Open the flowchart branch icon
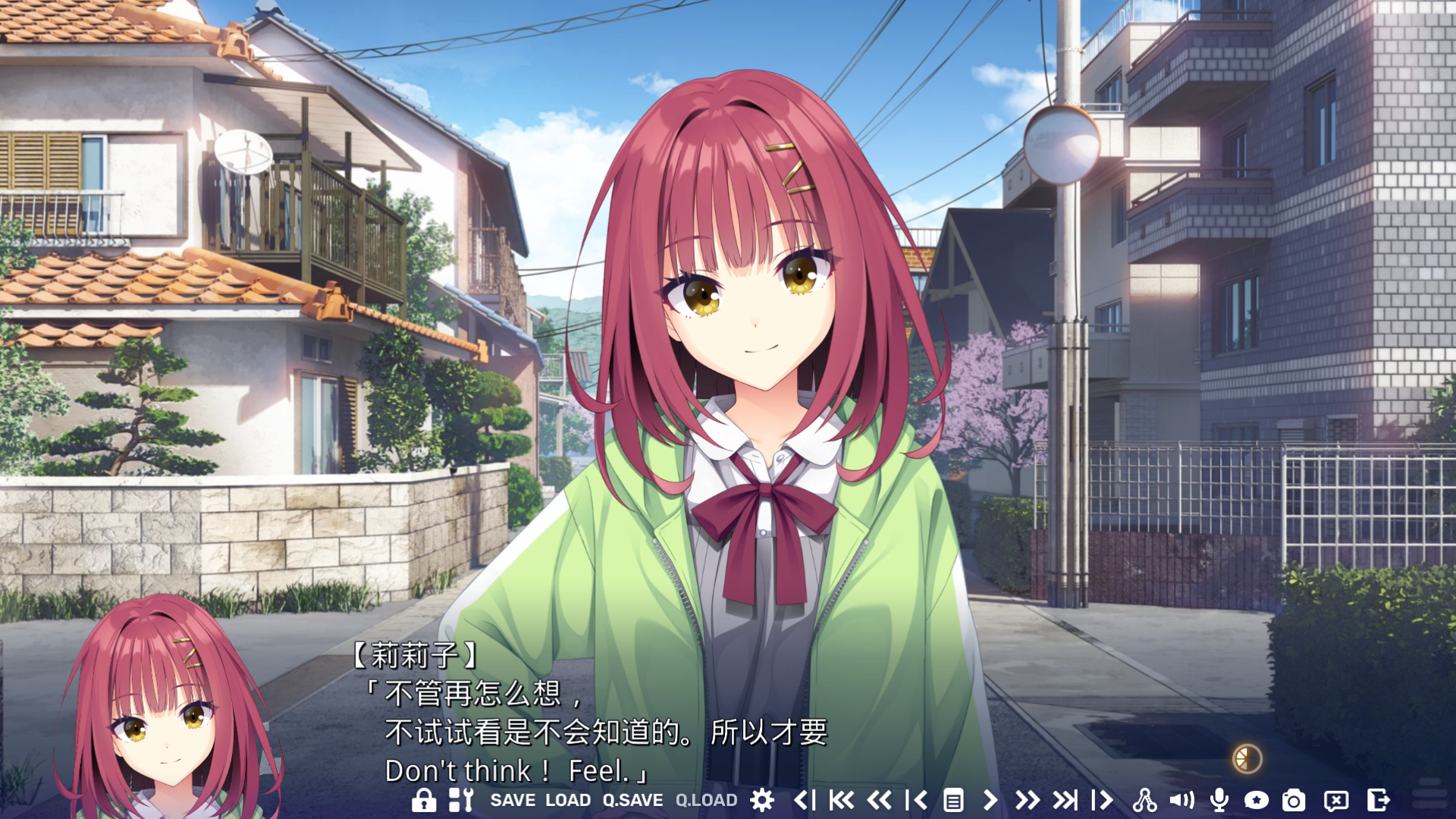1456x819 pixels. point(1144,800)
